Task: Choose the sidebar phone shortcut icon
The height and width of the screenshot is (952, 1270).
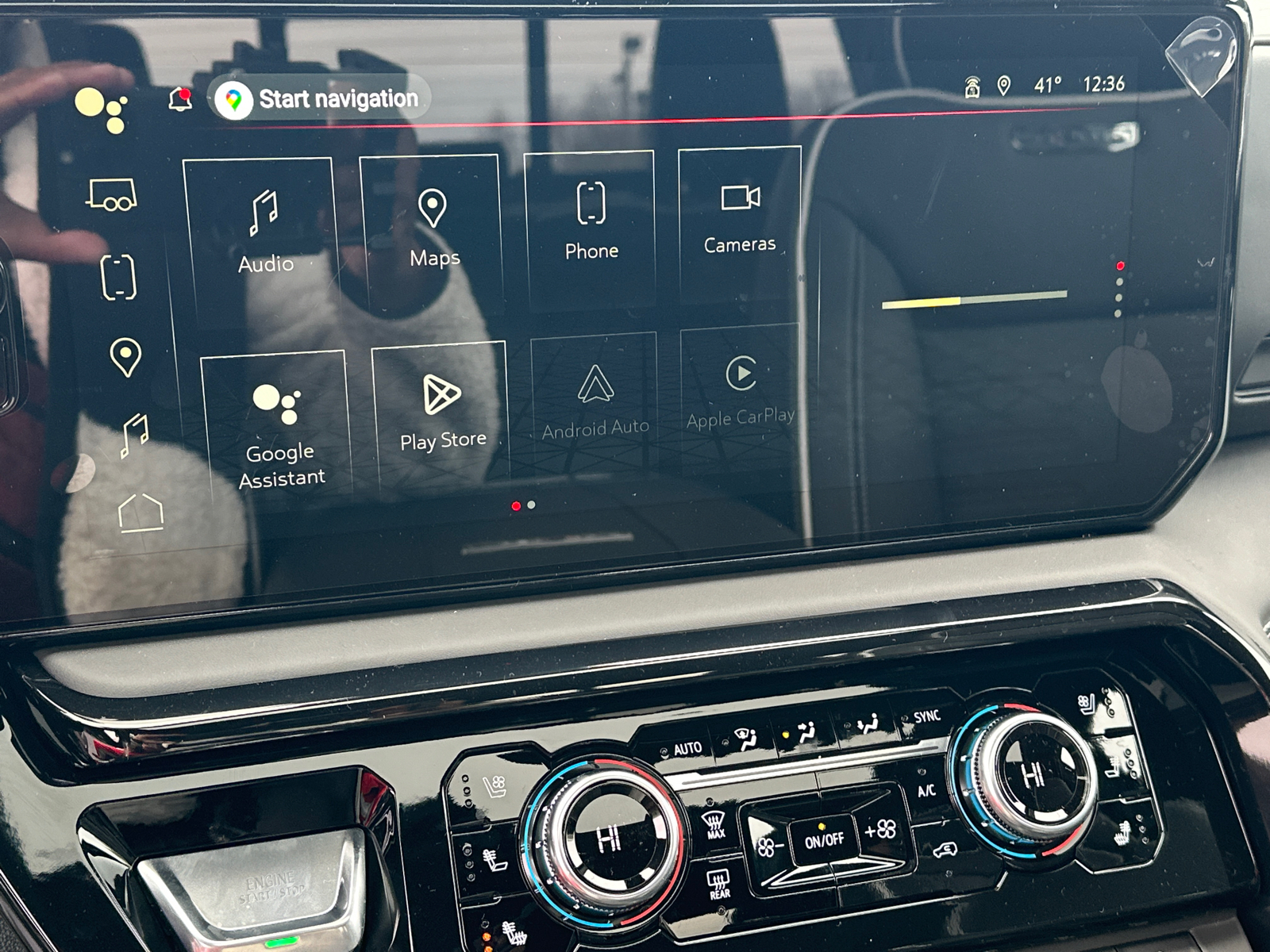Action: click(118, 277)
